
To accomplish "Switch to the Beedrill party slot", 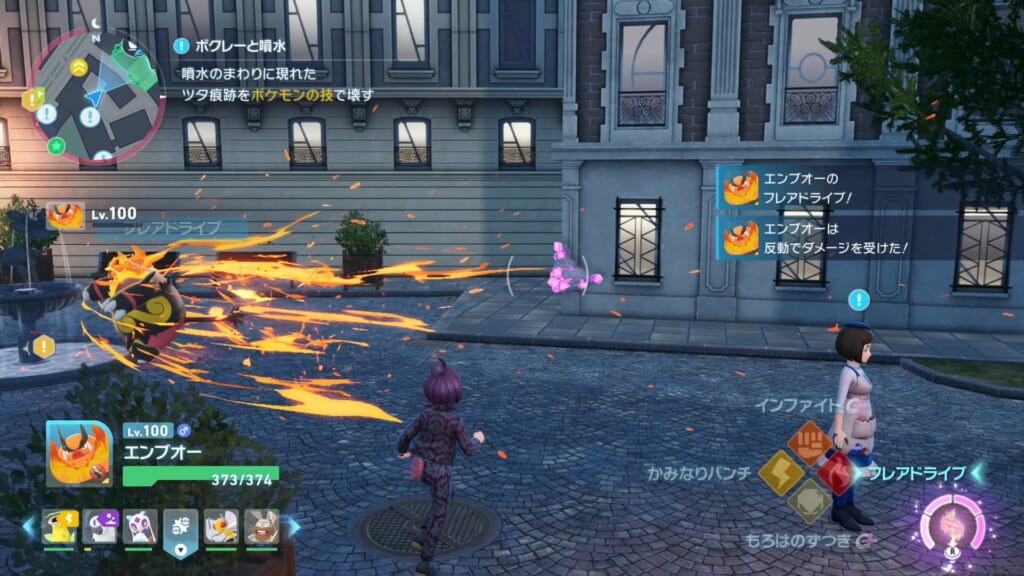I will pyautogui.click(x=221, y=526).
